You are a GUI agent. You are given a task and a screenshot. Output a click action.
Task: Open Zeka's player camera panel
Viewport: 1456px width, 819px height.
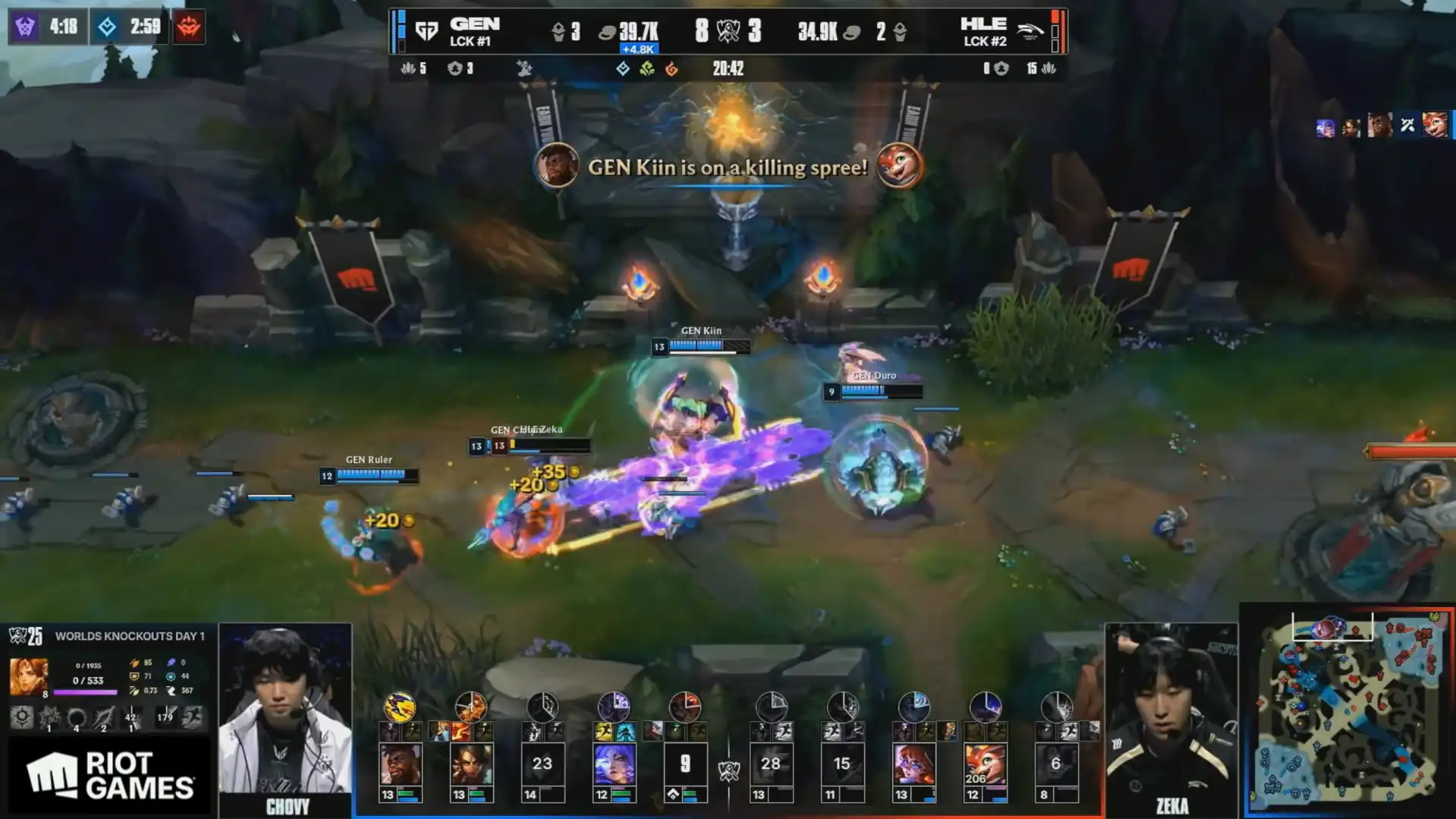(1171, 717)
